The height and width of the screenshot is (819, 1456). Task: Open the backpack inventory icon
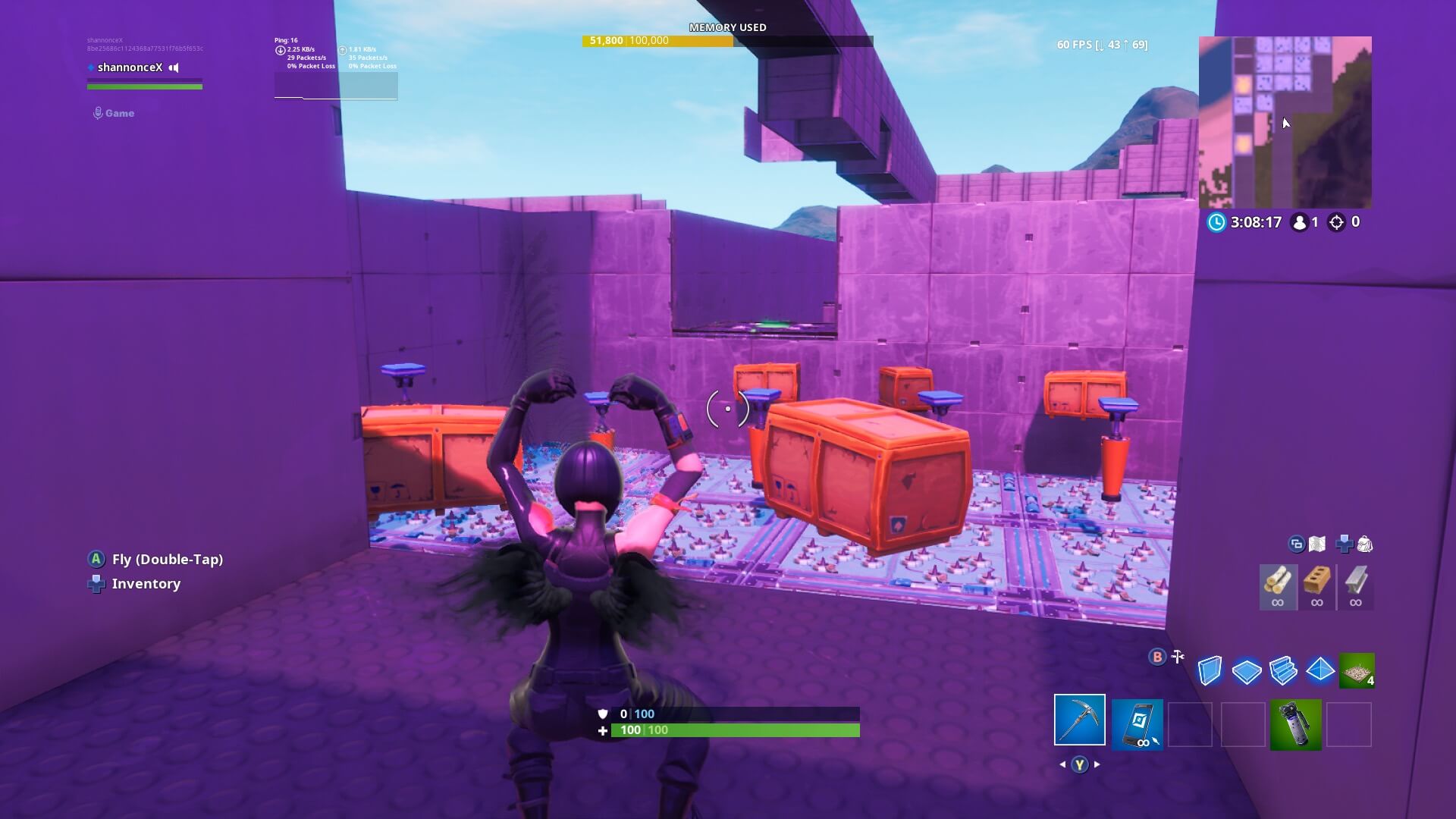click(x=1365, y=544)
